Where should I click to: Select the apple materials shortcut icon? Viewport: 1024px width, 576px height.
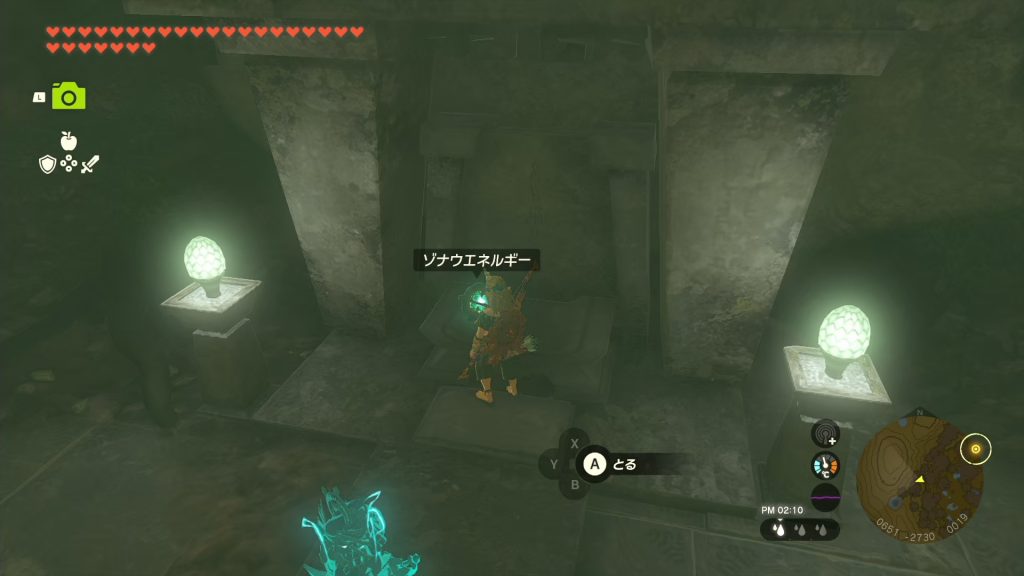click(x=69, y=141)
